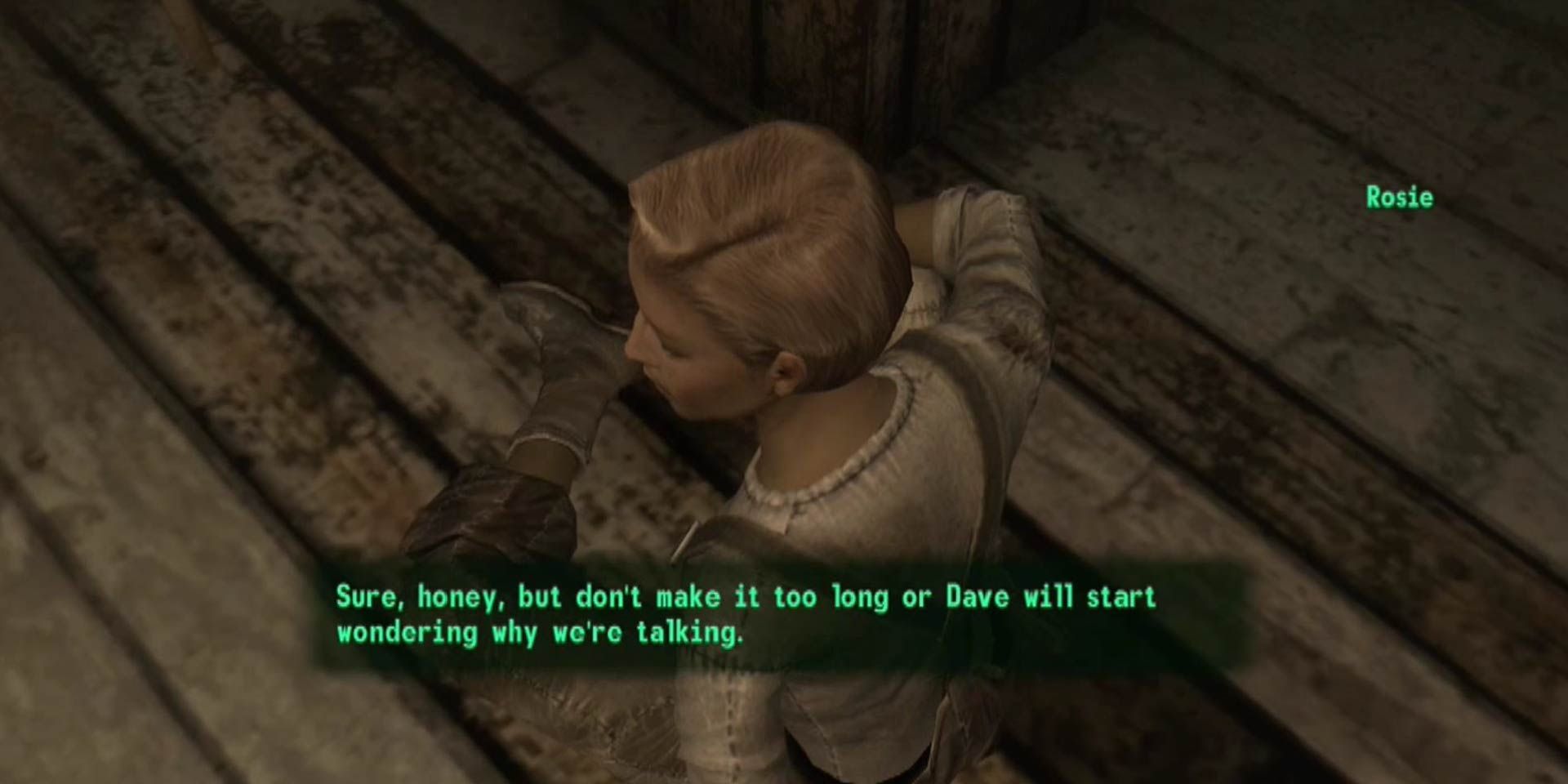The width and height of the screenshot is (1568, 784).
Task: Select the word 'honey' in the dialogue
Action: coord(457,597)
